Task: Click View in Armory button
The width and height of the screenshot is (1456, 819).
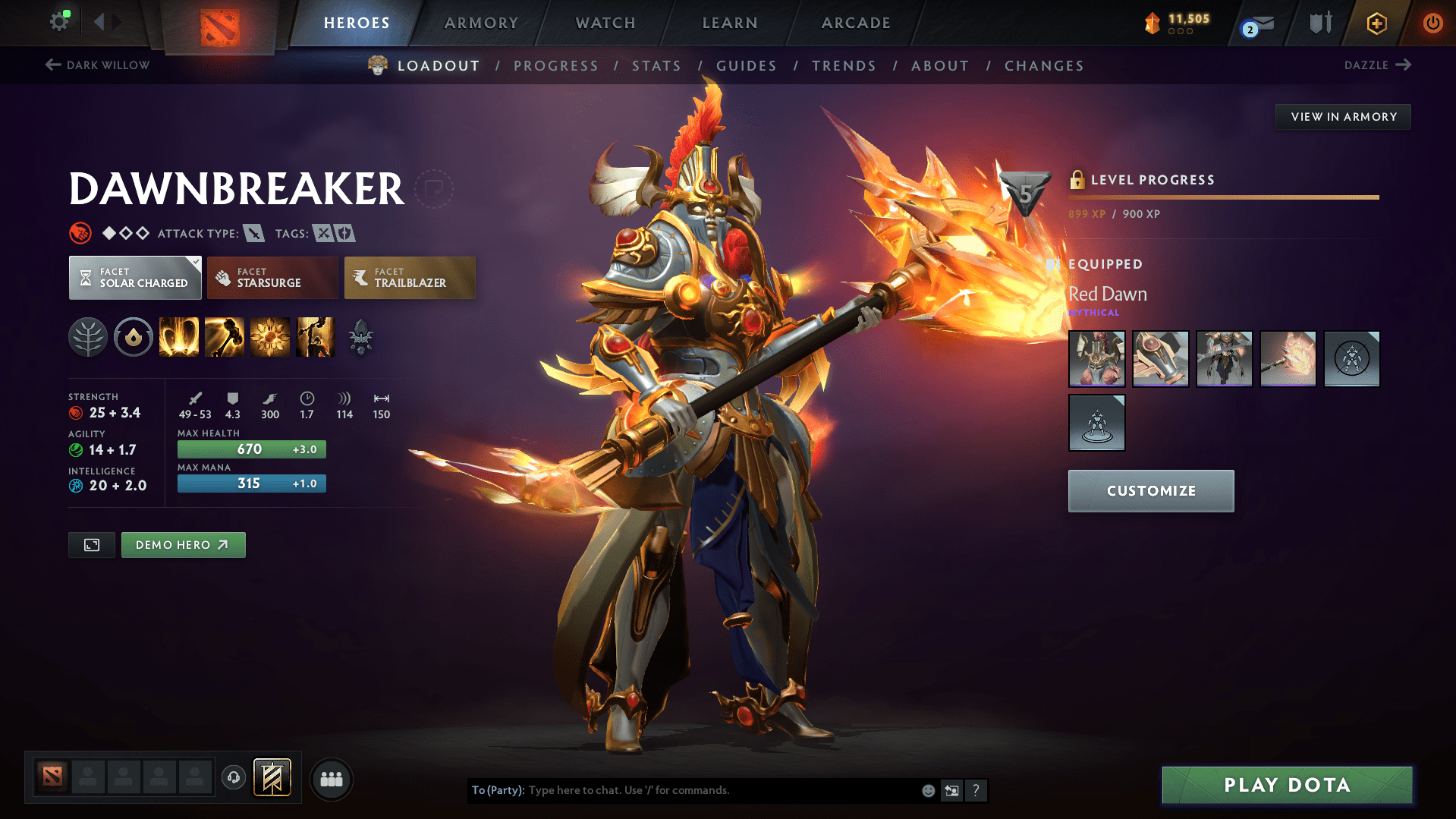Action: pos(1343,117)
